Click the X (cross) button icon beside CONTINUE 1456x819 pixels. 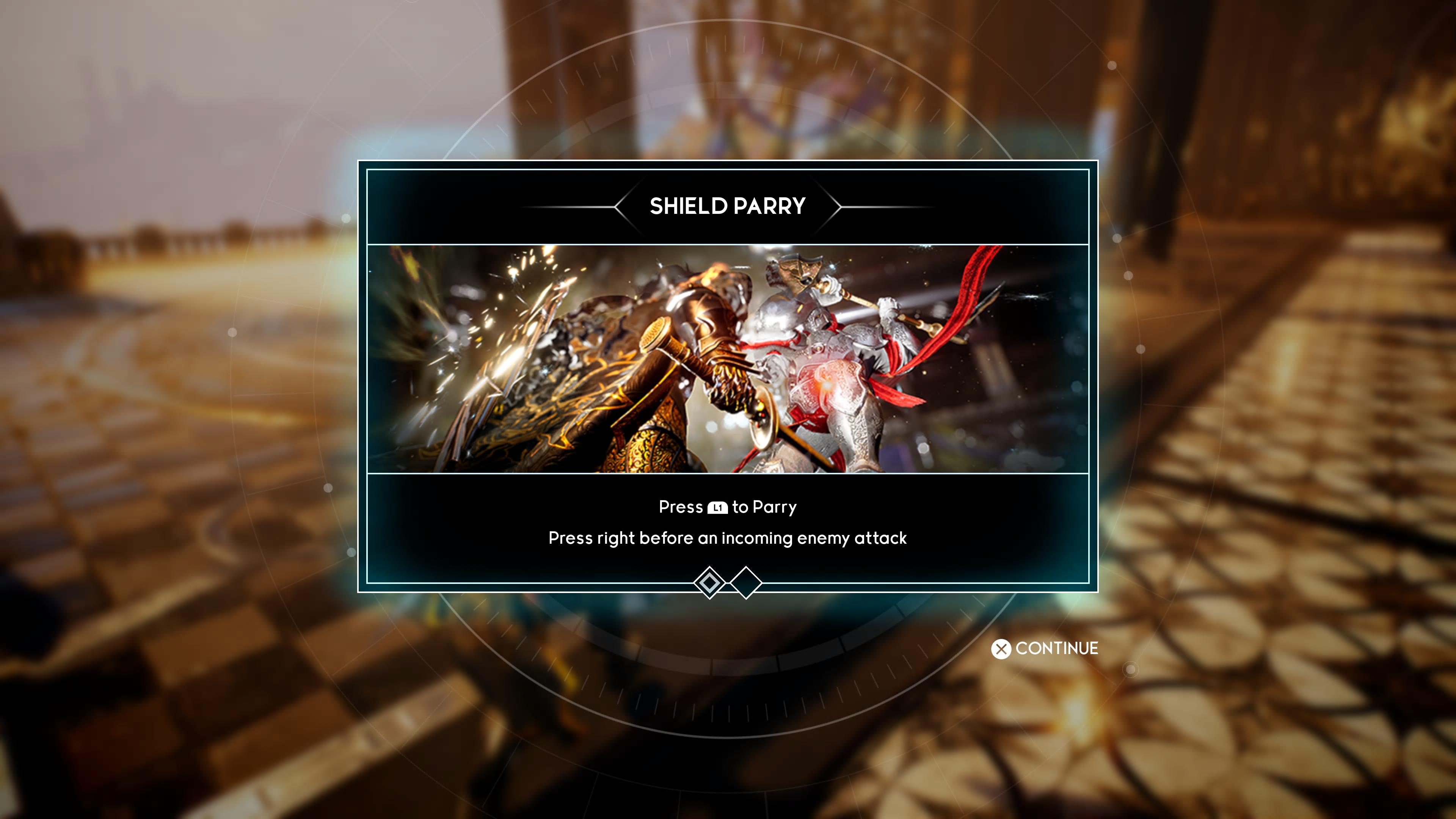(x=1002, y=649)
